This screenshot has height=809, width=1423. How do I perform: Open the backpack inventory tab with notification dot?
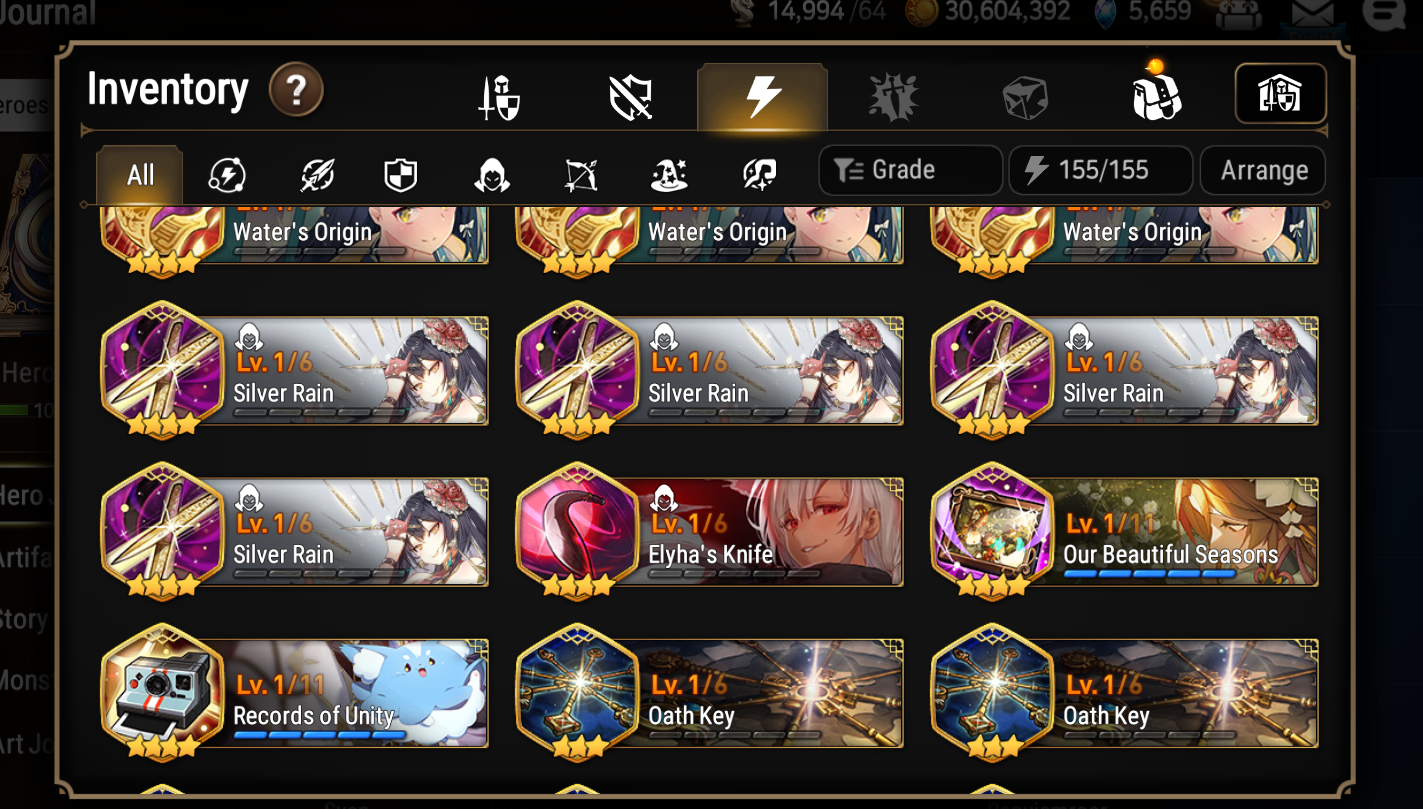click(1157, 96)
